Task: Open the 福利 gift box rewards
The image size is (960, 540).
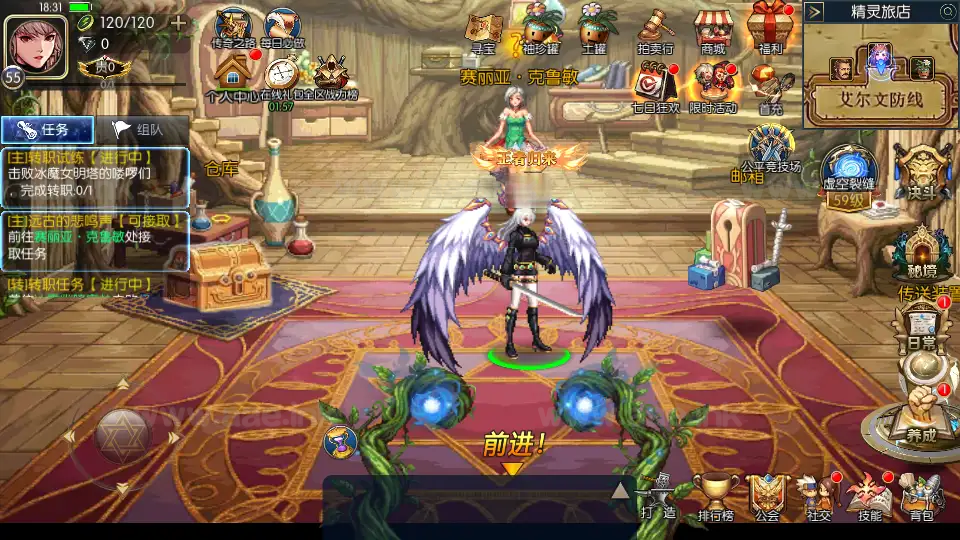Action: [x=770, y=28]
